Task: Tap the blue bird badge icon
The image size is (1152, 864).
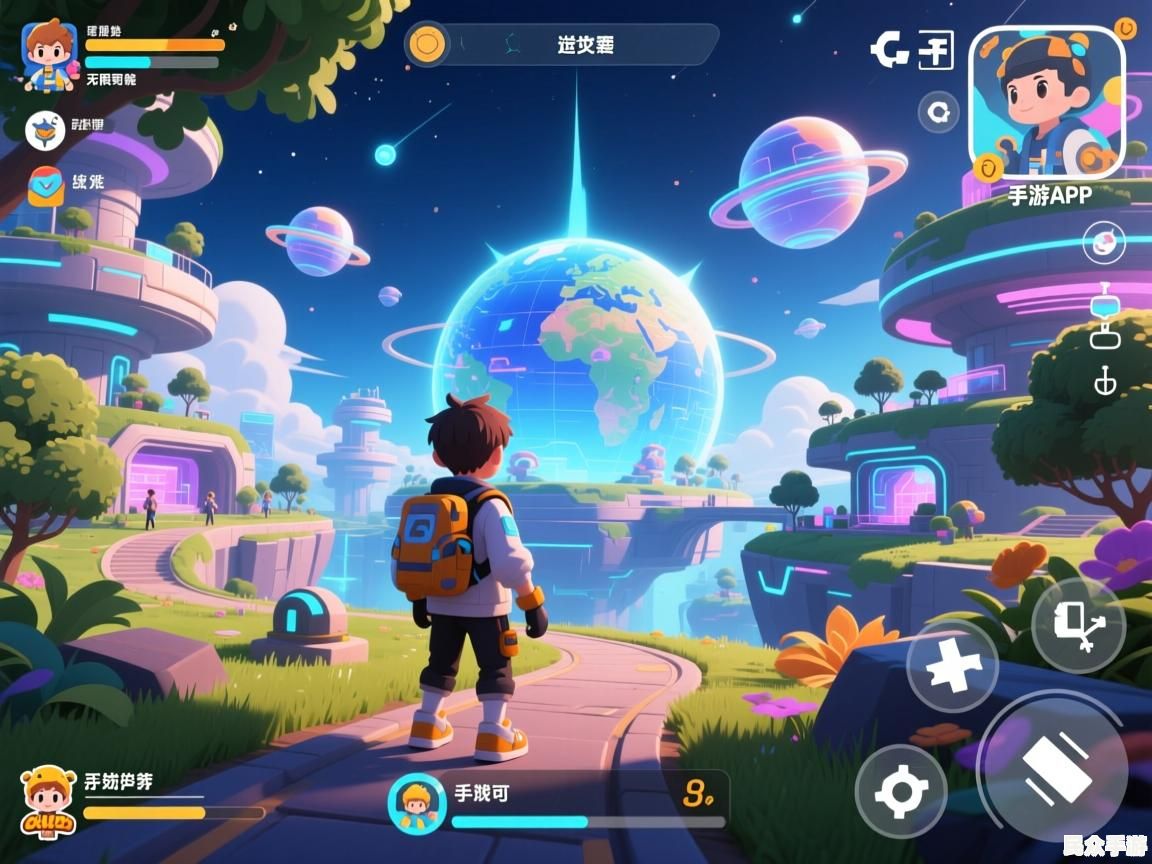Action: 45,129
